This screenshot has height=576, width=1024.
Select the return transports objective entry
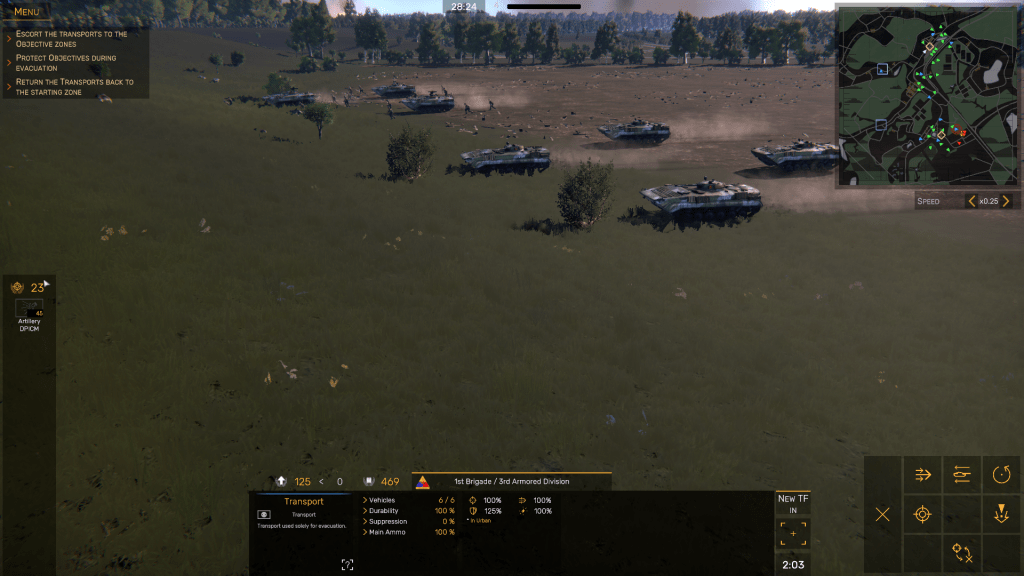pyautogui.click(x=74, y=87)
